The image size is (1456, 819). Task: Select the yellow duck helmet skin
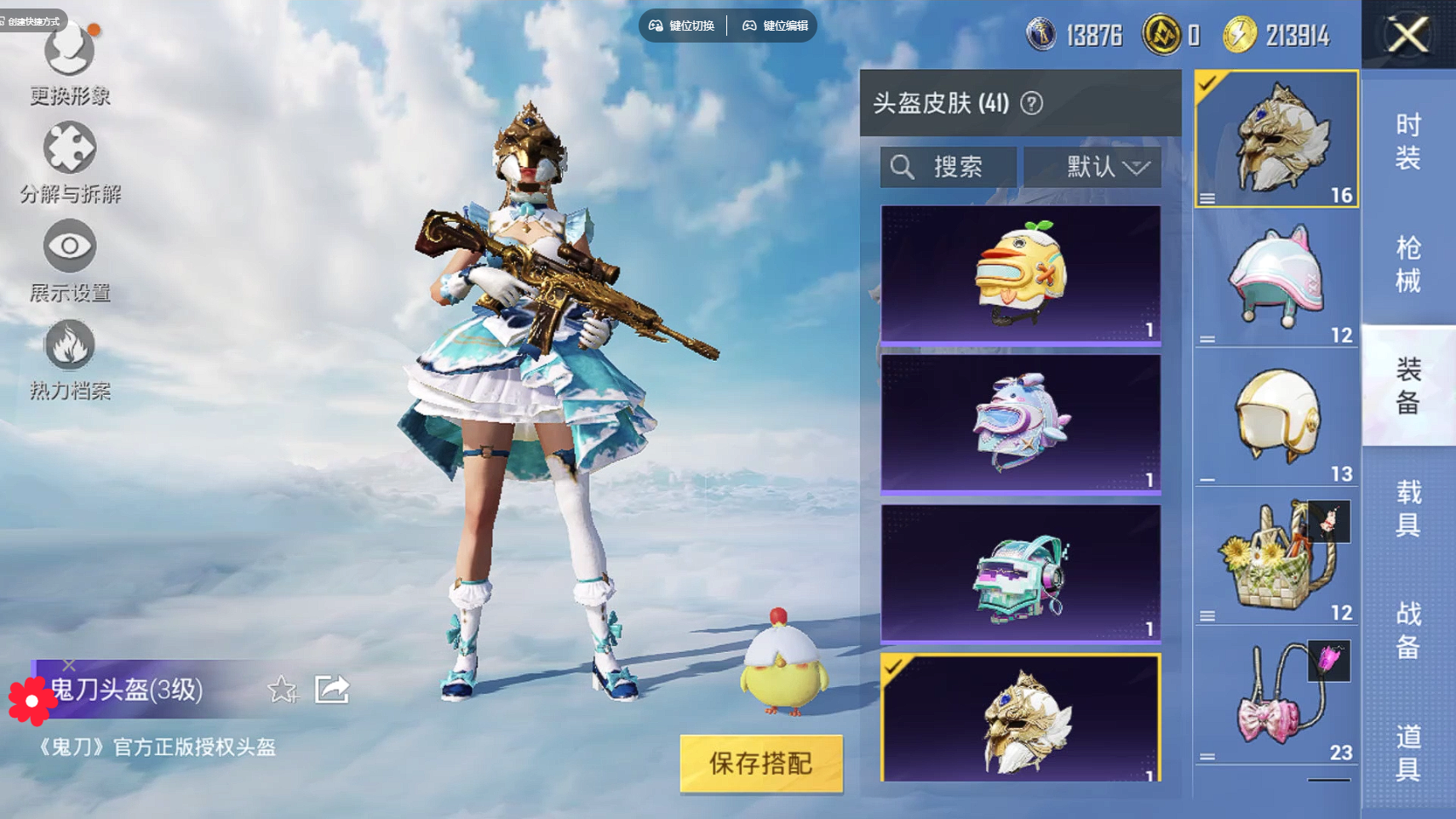1020,274
